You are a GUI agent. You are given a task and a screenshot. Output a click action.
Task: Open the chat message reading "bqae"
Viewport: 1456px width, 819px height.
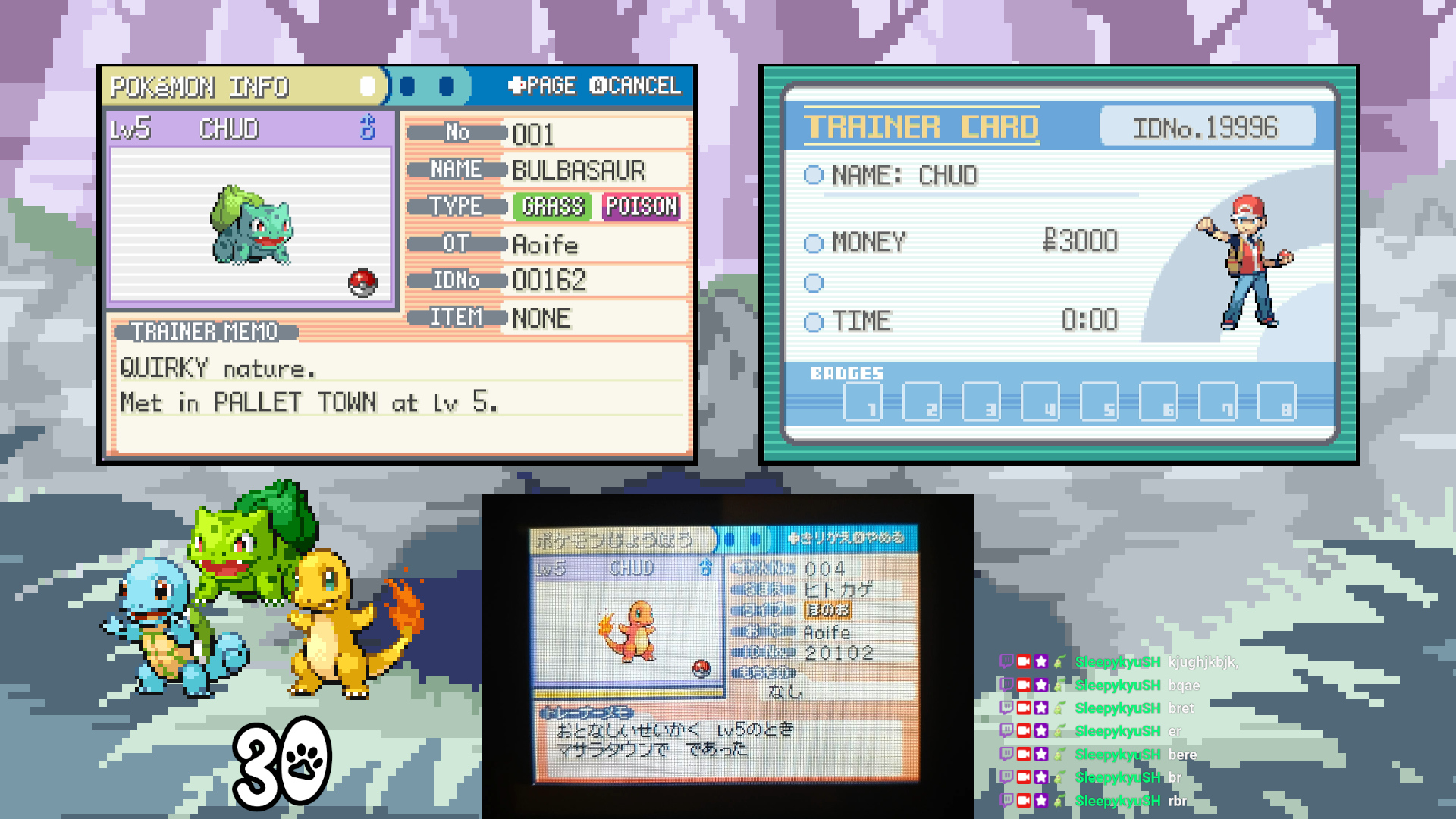coord(1184,686)
